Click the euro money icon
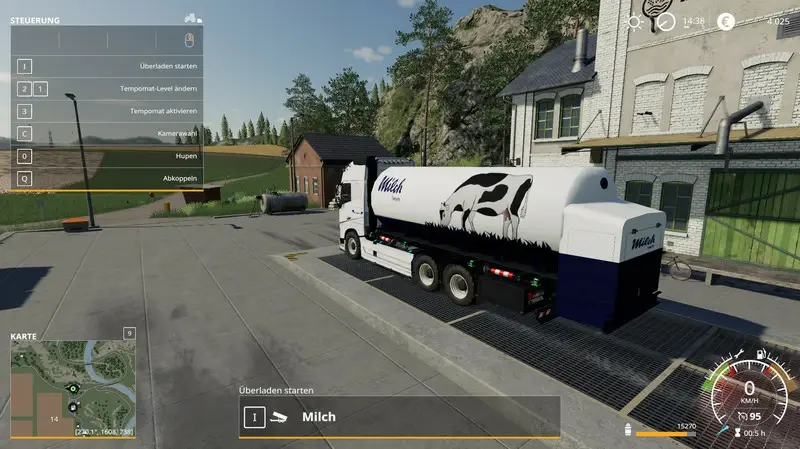This screenshot has height=449, width=800. point(727,22)
